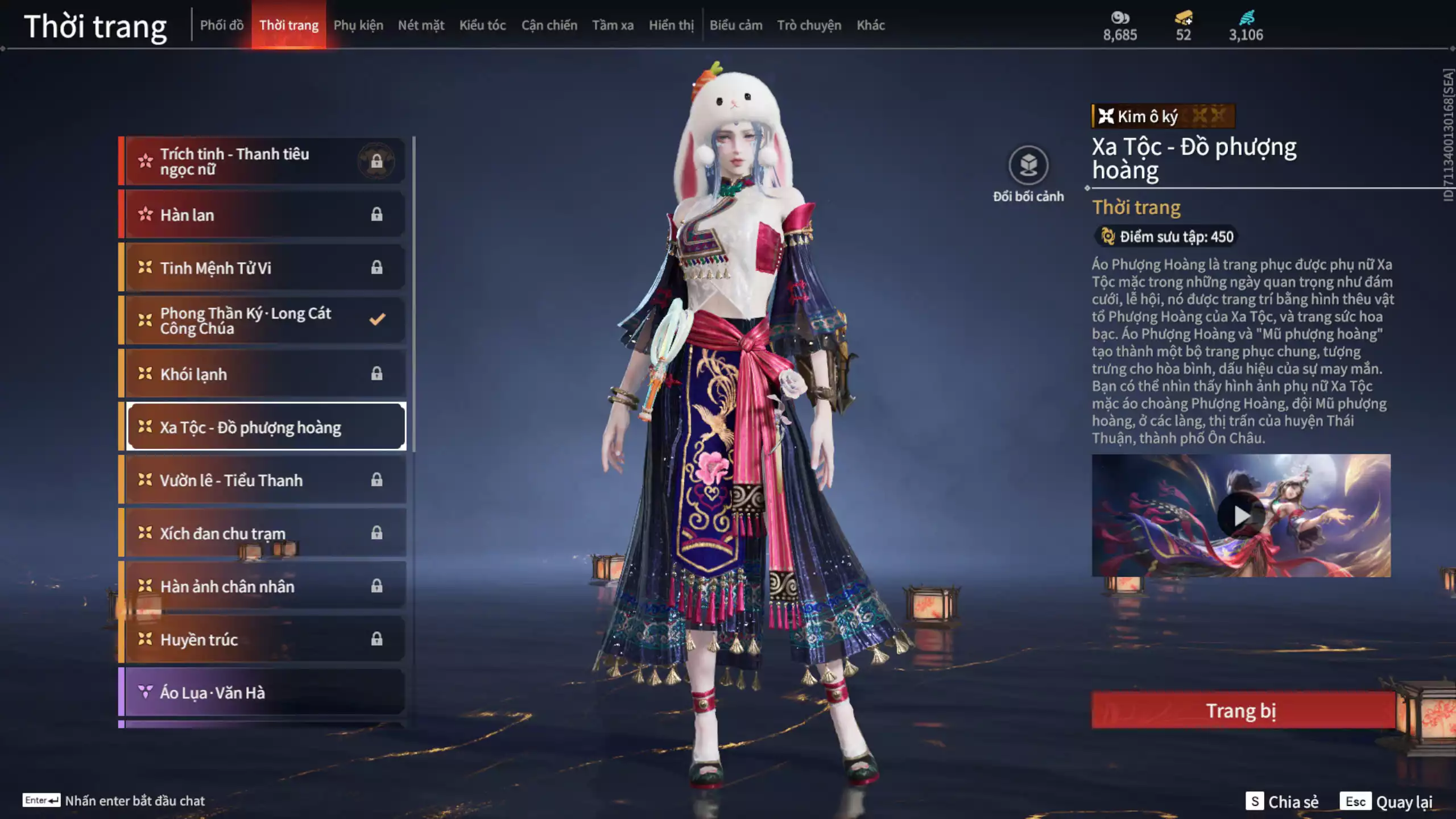Play the outfit preview video
This screenshot has width=1456, height=819.
pos(1241,516)
